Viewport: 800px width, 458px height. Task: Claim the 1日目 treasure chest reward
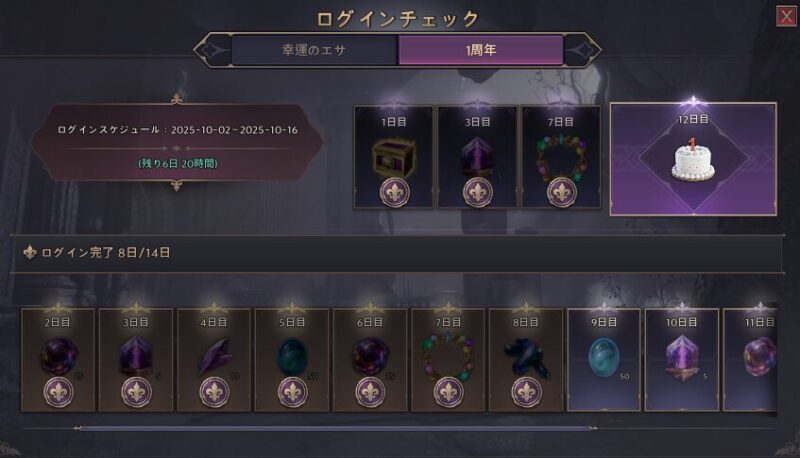(393, 158)
